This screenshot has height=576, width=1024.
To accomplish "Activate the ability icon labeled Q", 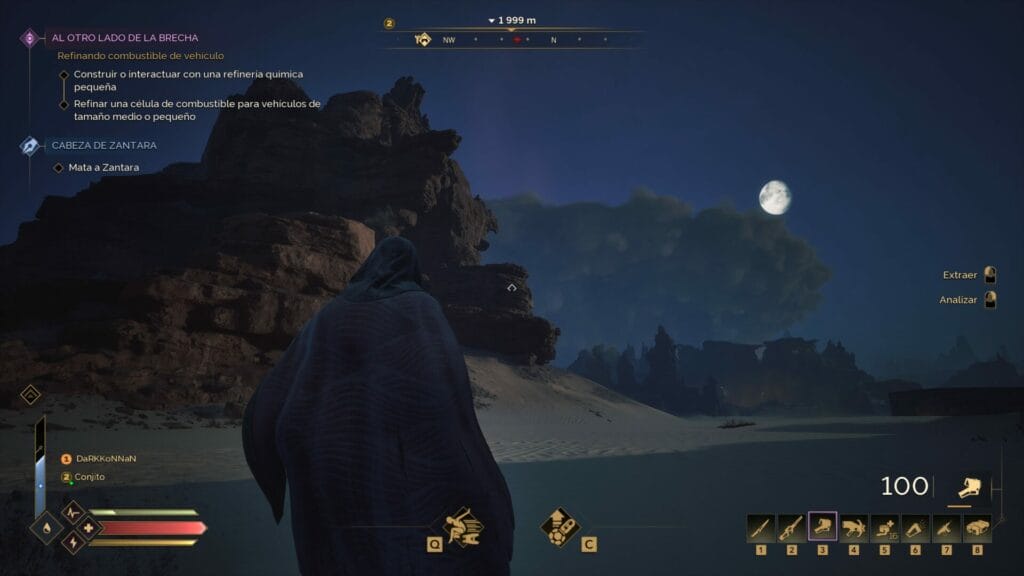I will click(x=461, y=525).
